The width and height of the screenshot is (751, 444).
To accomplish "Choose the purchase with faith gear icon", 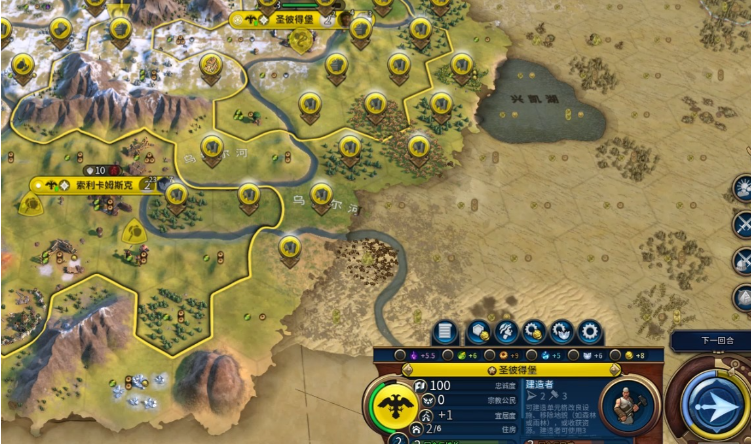I will coord(562,332).
